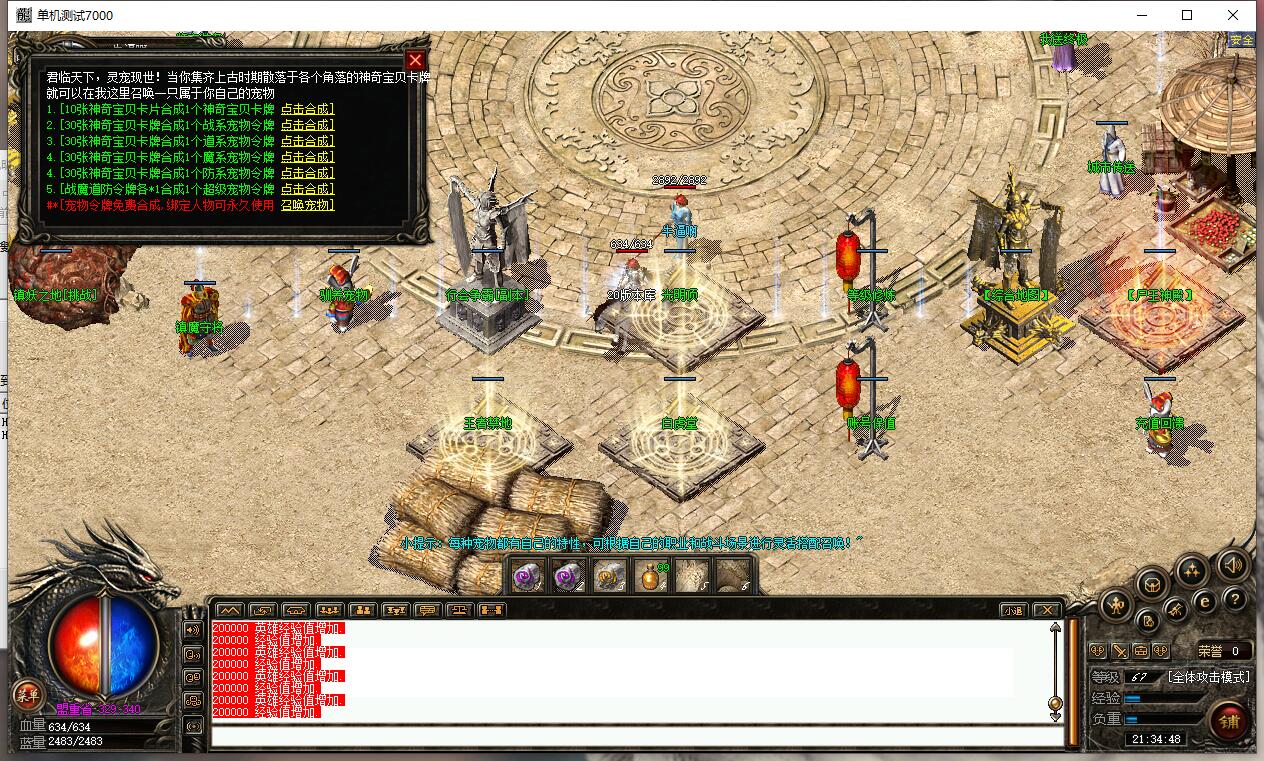Maximize the game window
Screen dimensions: 1264x761
tap(1187, 15)
